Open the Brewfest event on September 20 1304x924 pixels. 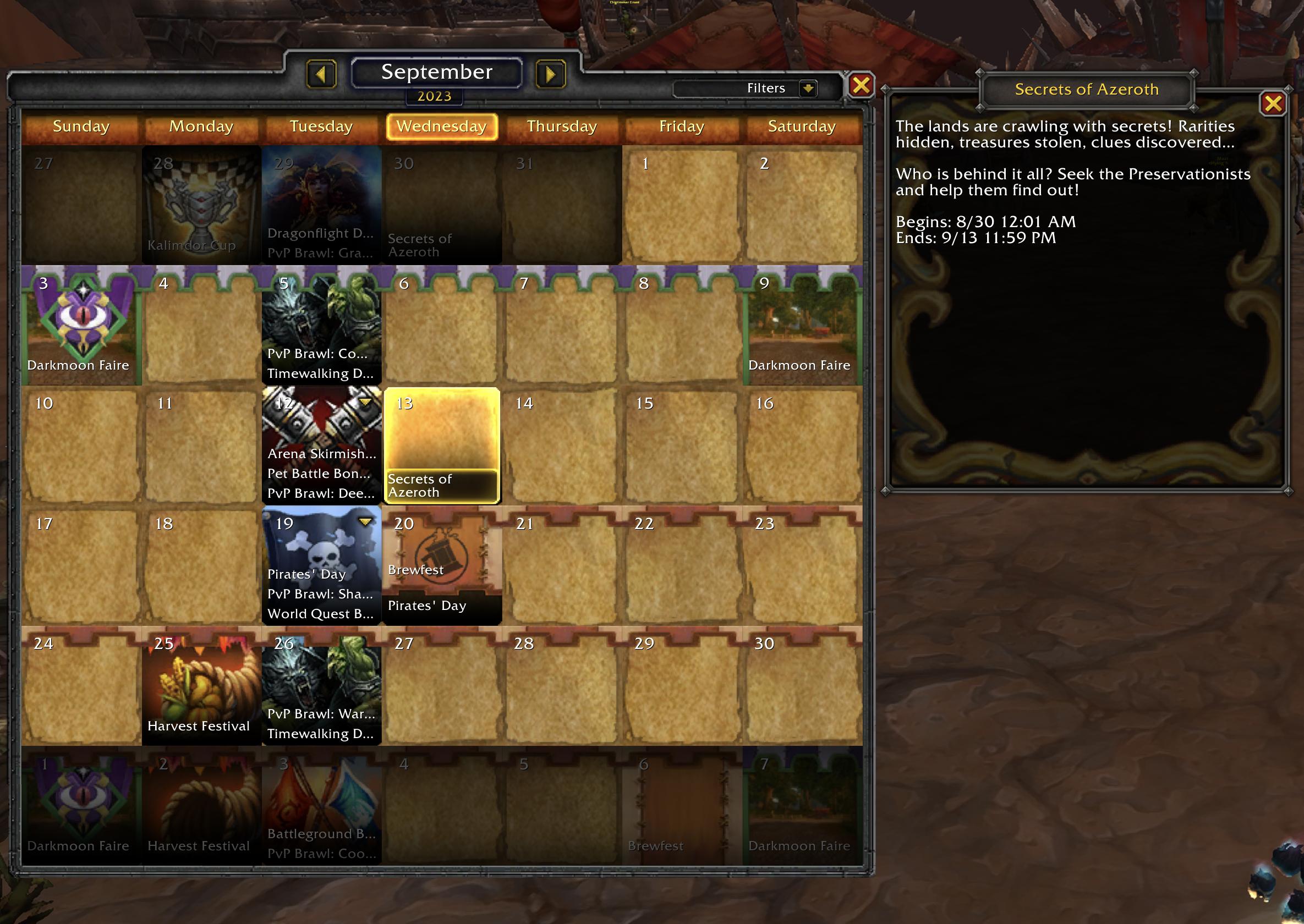click(416, 570)
